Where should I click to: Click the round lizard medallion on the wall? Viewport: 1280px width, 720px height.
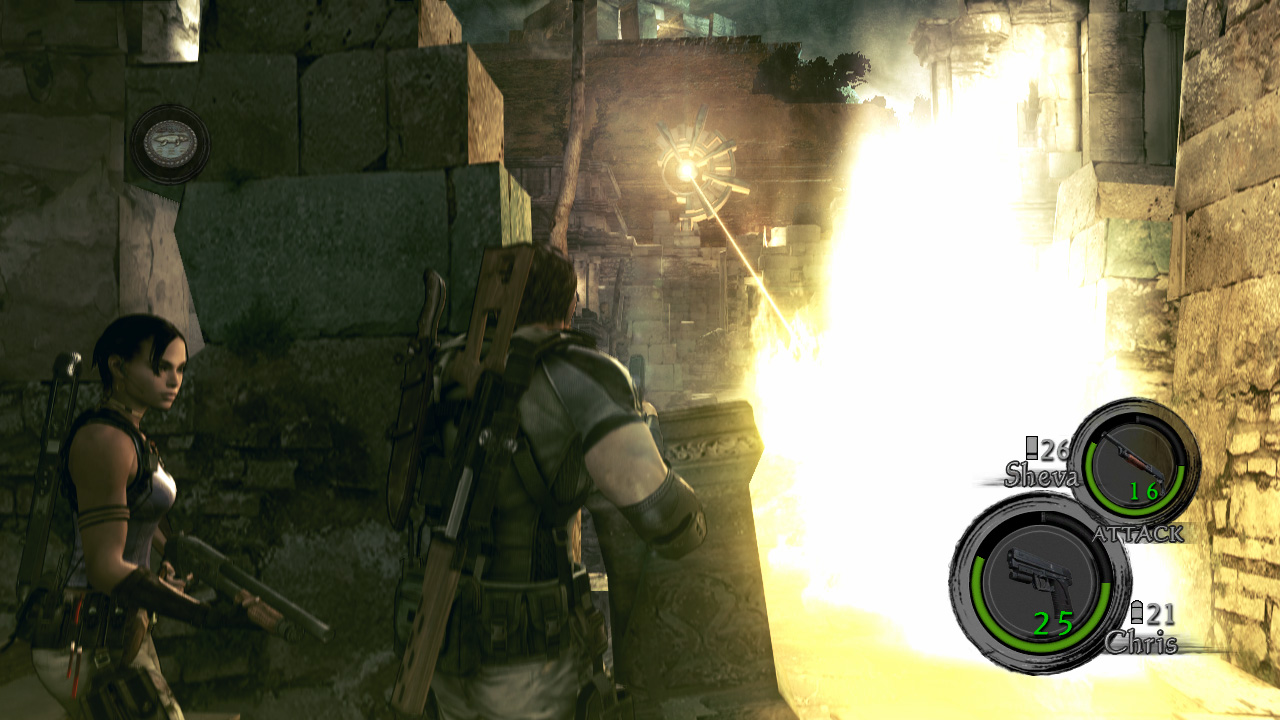pos(168,143)
